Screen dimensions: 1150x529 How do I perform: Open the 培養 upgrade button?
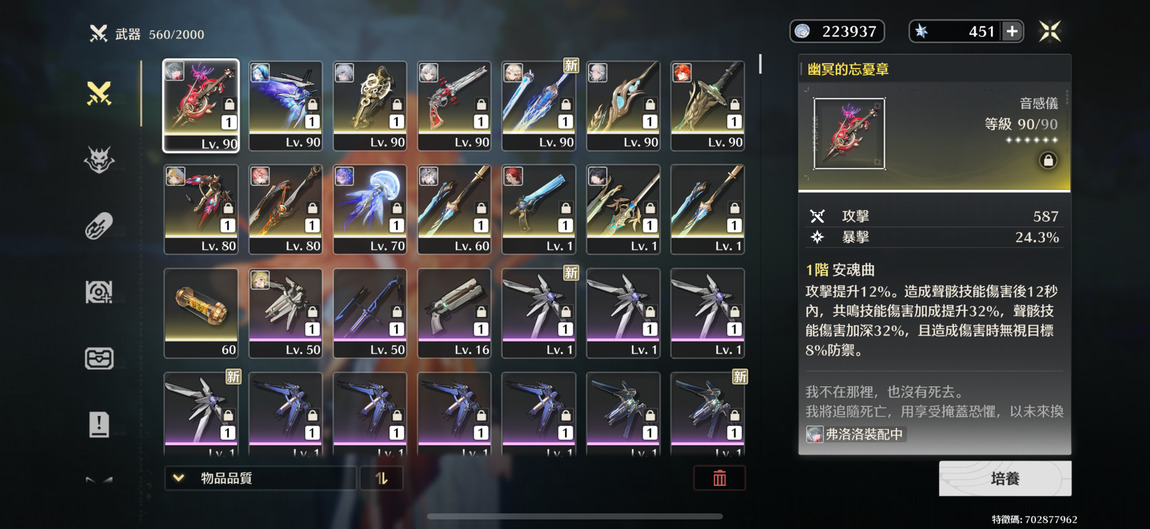1004,479
